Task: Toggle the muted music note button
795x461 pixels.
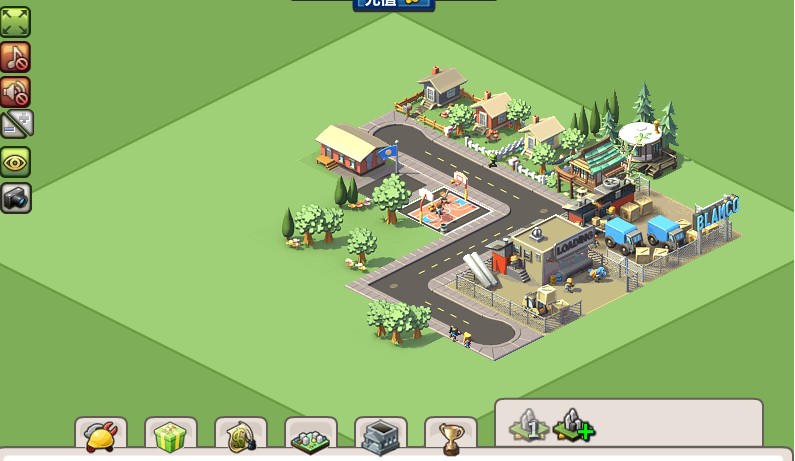Action: coord(15,57)
